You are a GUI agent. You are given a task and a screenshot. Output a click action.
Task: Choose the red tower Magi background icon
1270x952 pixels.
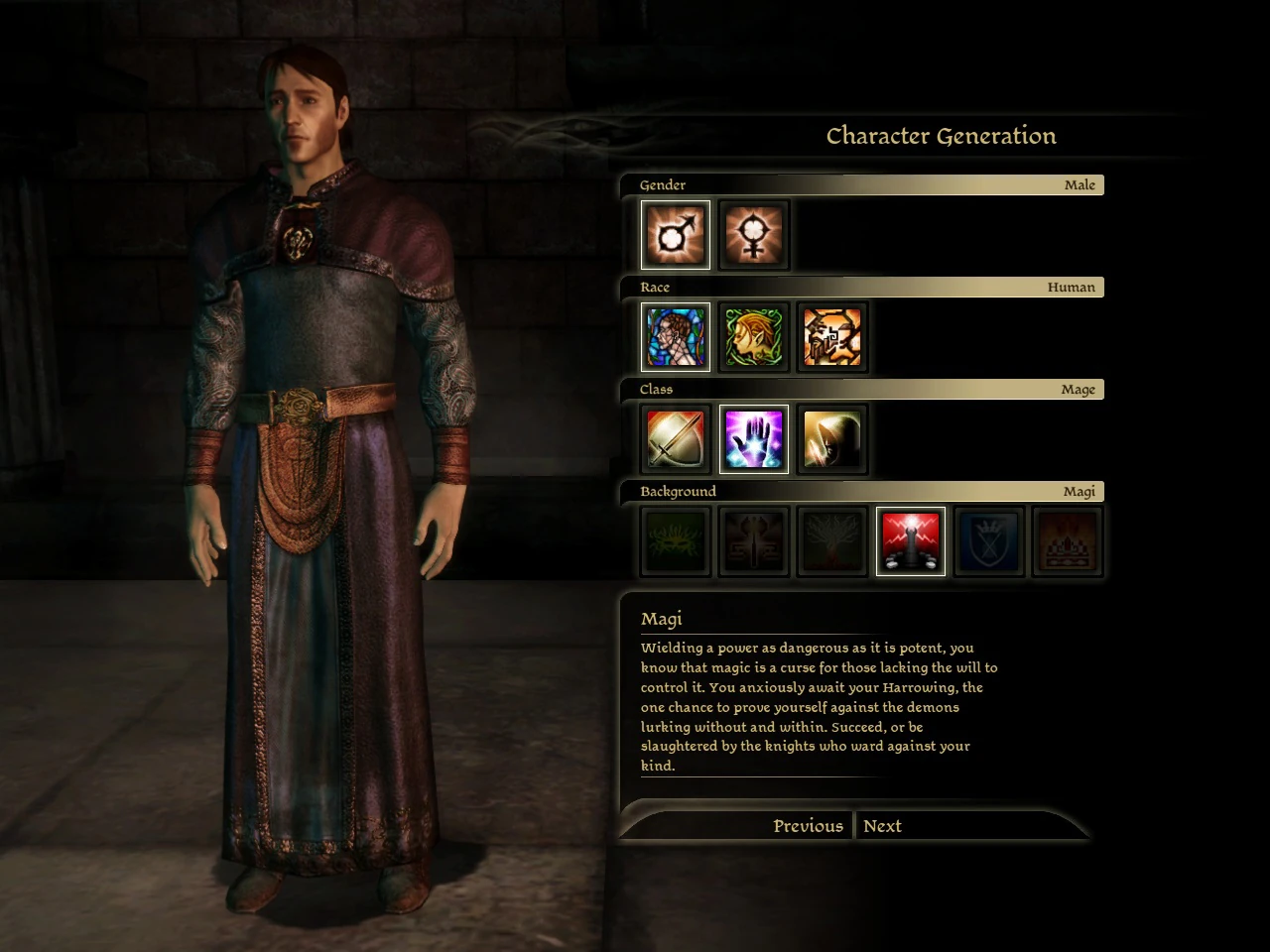[910, 540]
